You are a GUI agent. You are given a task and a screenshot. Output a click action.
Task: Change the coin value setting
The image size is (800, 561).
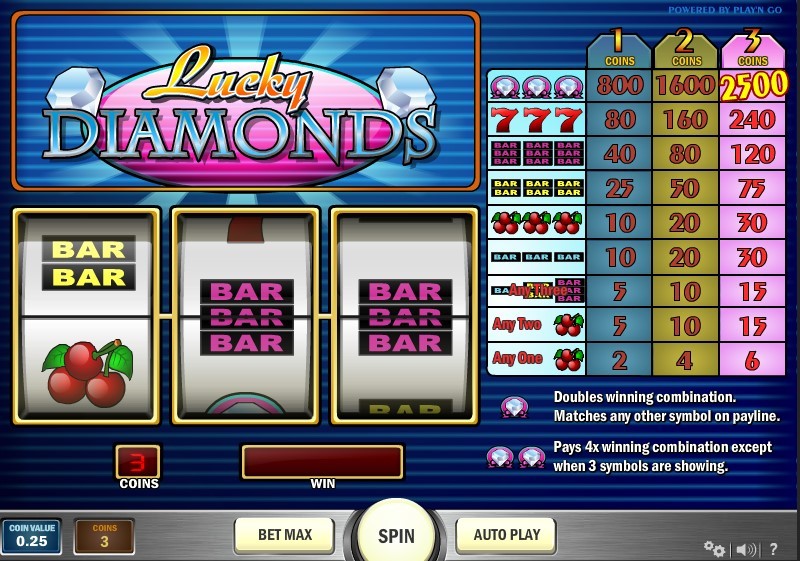(x=31, y=535)
